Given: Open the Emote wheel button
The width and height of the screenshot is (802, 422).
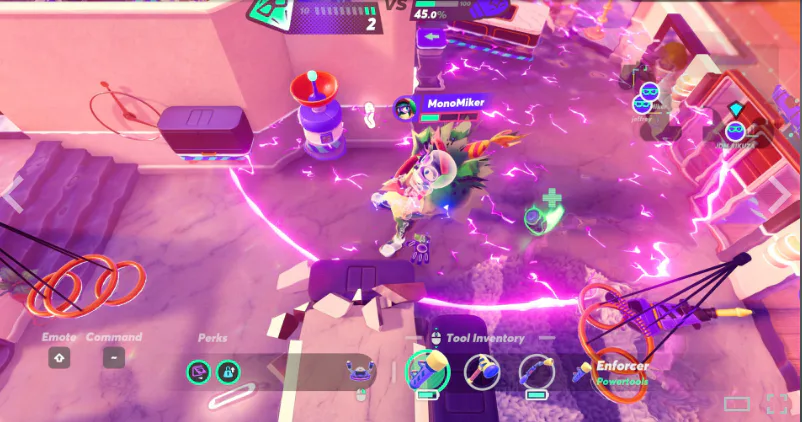Looking at the screenshot, I should point(59,358).
